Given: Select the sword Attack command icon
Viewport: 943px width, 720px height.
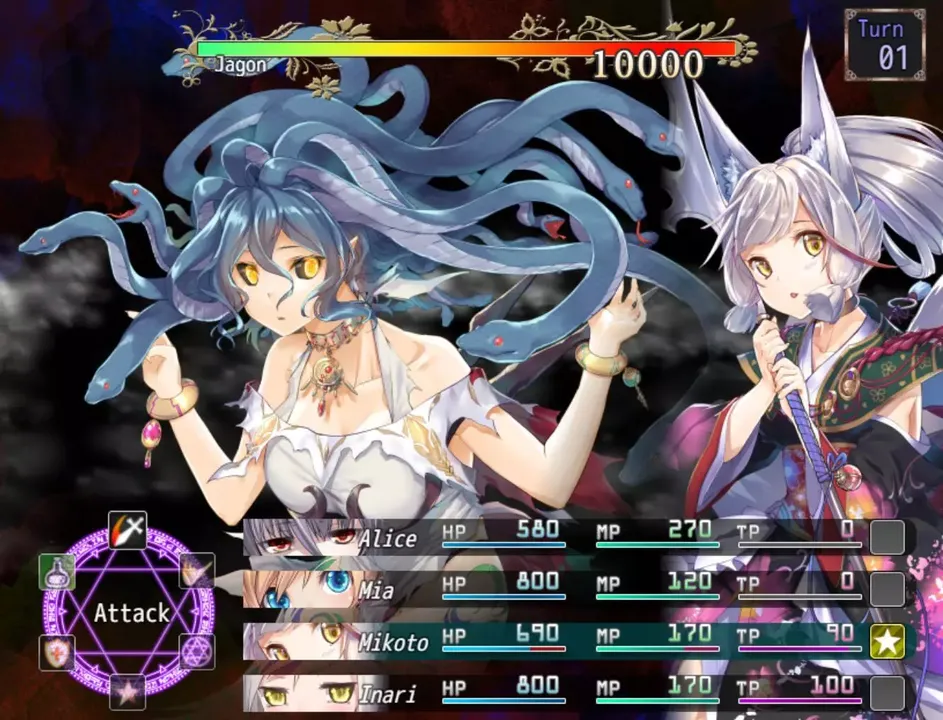Looking at the screenshot, I should point(127,529).
